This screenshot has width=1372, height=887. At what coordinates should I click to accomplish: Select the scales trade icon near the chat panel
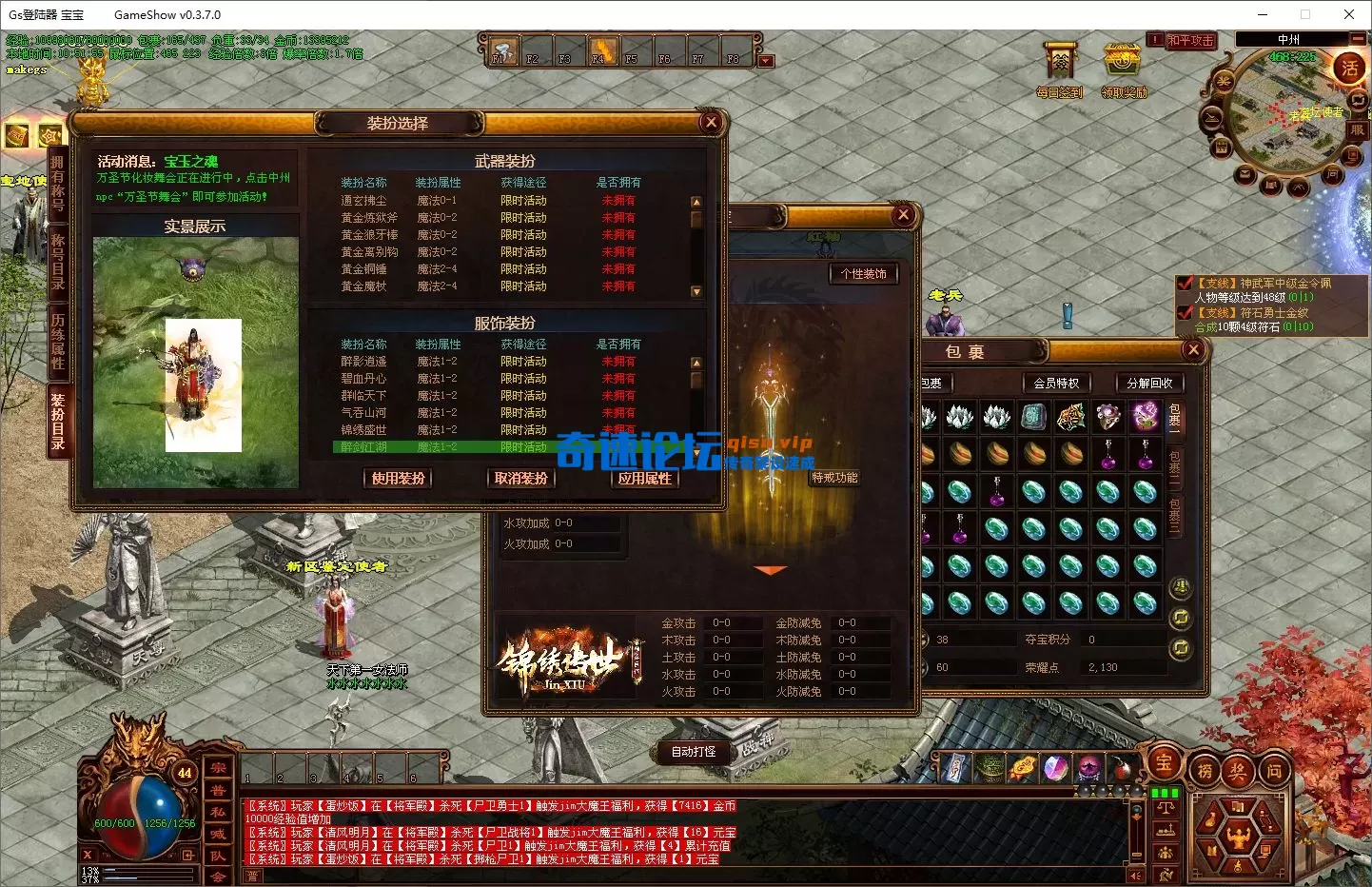pyautogui.click(x=1166, y=807)
